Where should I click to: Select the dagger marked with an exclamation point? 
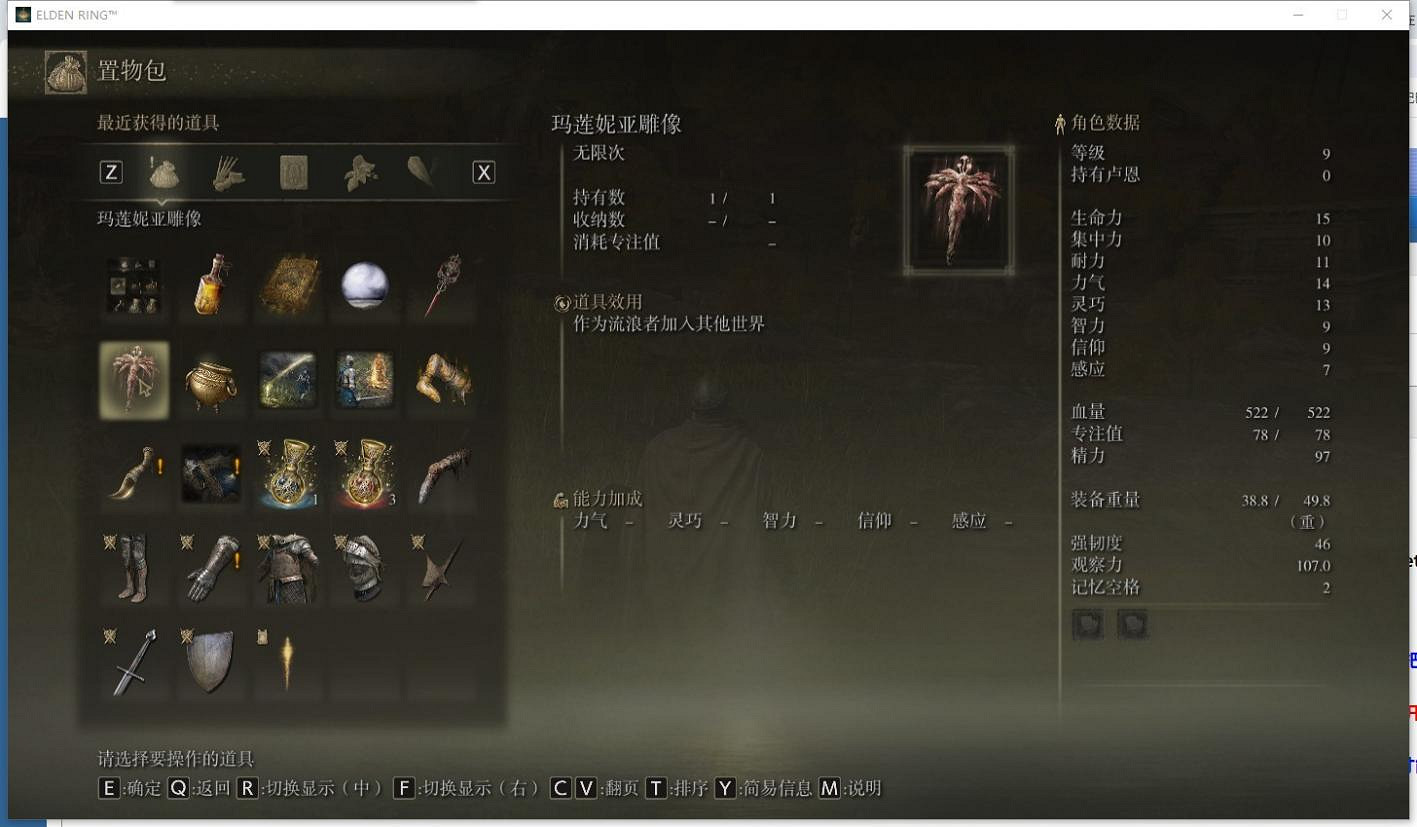pyautogui.click(x=133, y=474)
